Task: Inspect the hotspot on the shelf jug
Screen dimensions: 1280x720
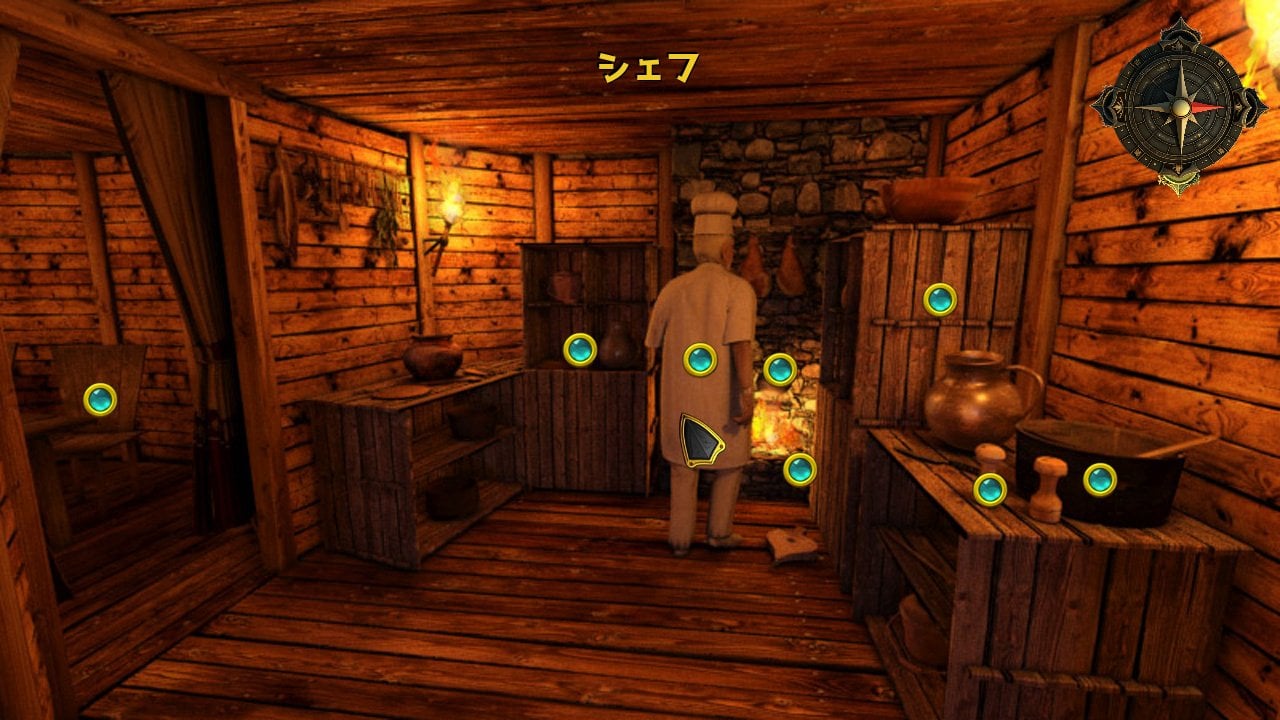Action: tap(580, 349)
